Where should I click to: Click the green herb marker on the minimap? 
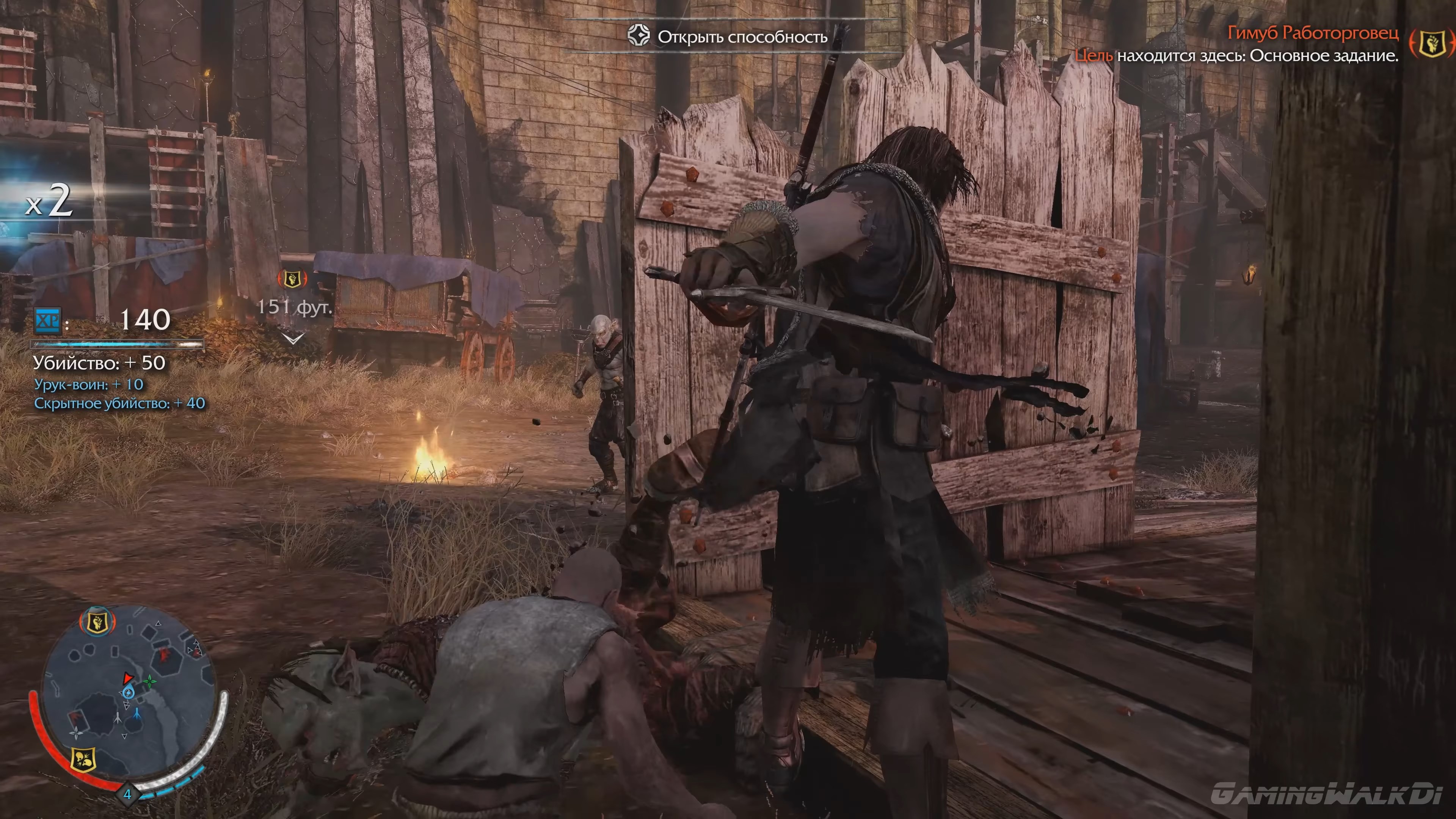click(151, 681)
